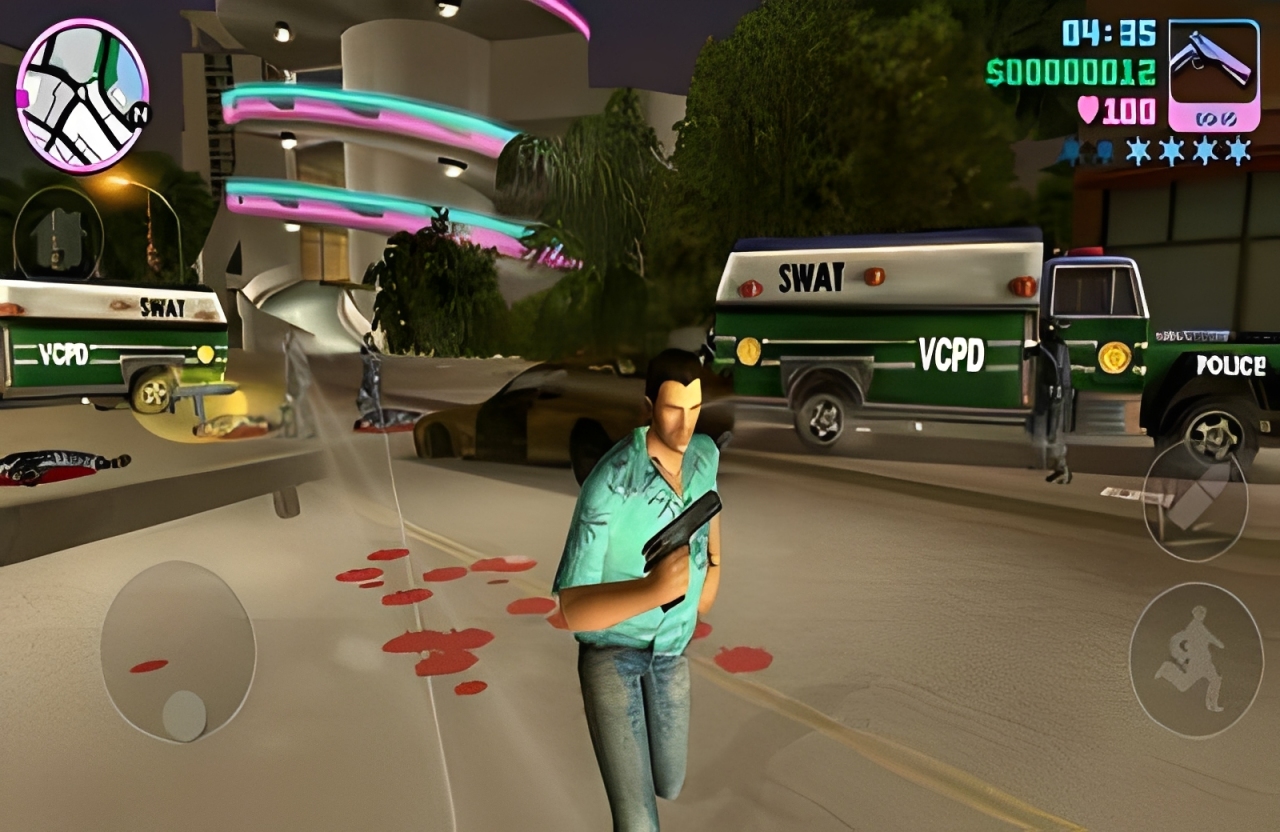Image resolution: width=1280 pixels, height=832 pixels.
Task: Tap the rightmost wanted-level star
Action: 1240,153
